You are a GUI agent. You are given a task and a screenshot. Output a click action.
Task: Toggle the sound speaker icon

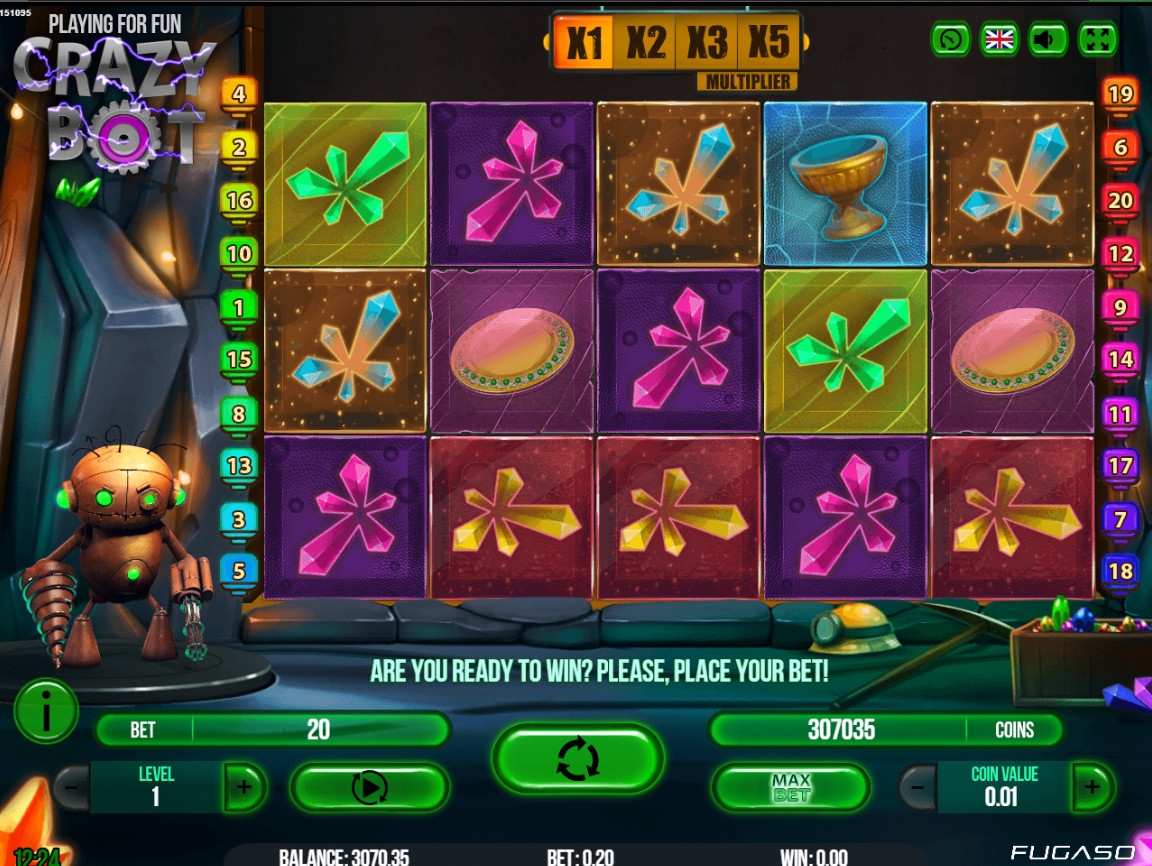(x=1048, y=39)
